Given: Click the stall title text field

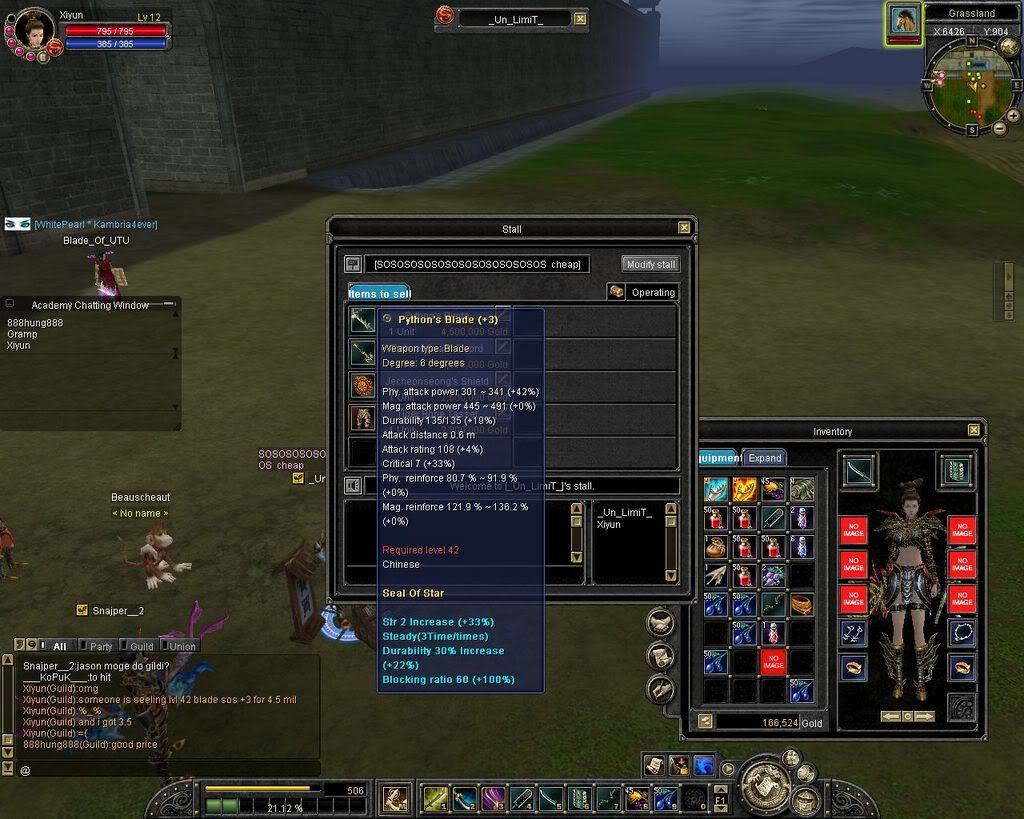Looking at the screenshot, I should (475, 264).
